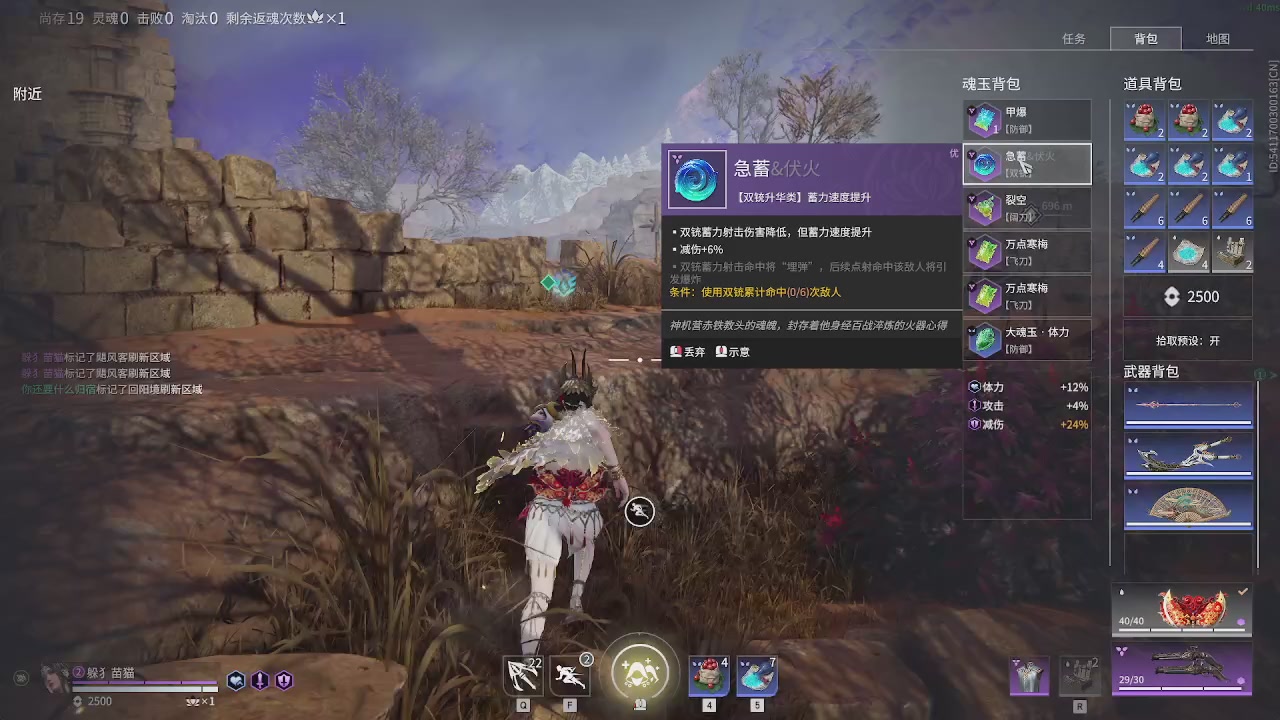Click a red fruit bag stack of two
This screenshot has width=1280, height=720.
point(1145,120)
